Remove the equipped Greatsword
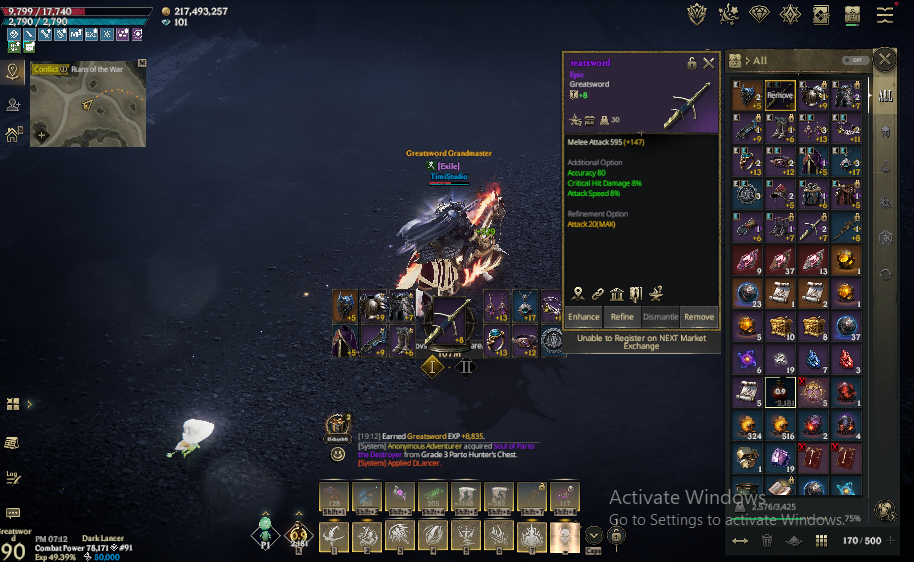Screen dimensions: 914x562 pyautogui.click(x=699, y=317)
